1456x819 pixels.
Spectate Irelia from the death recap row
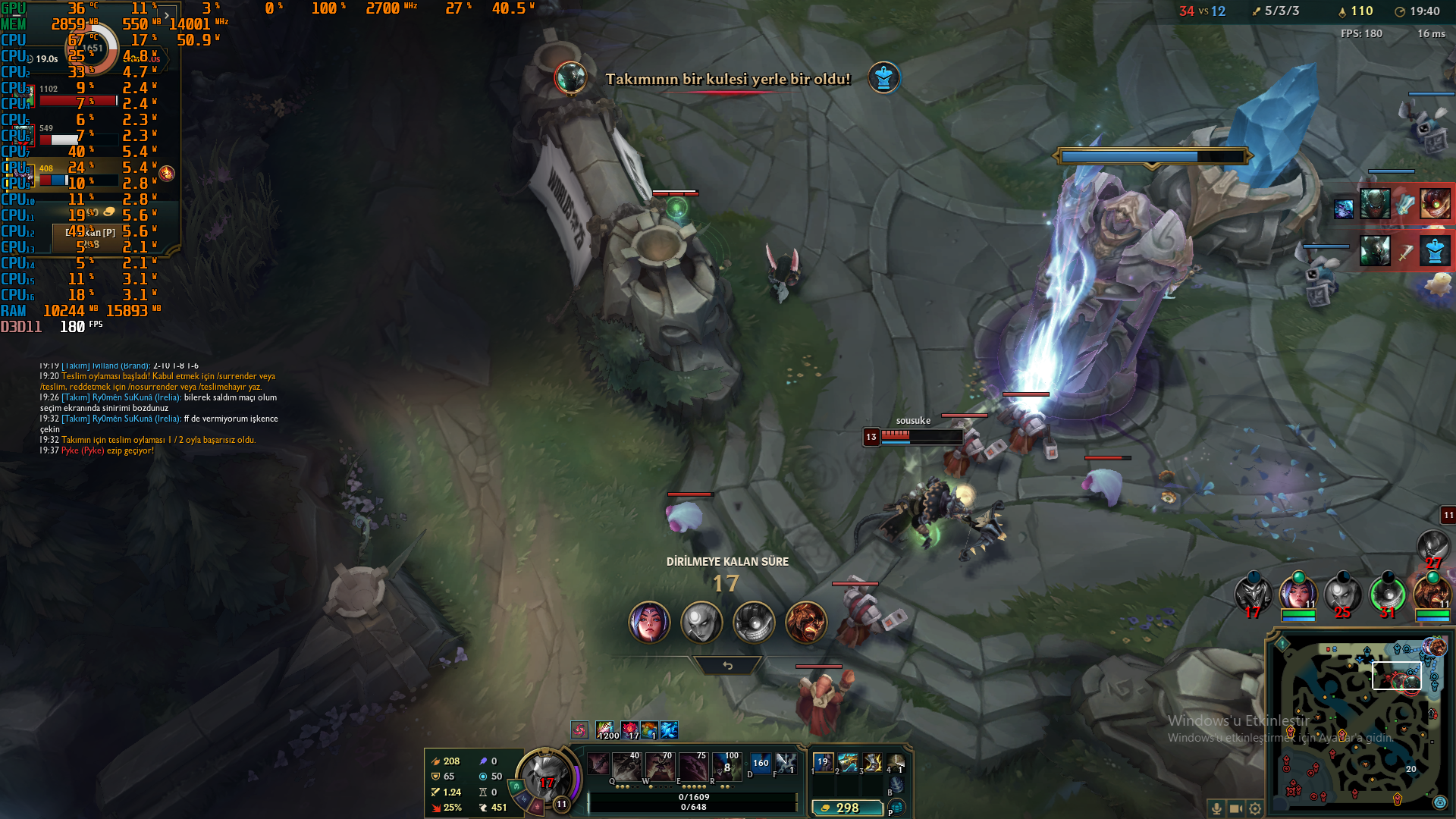tap(649, 622)
